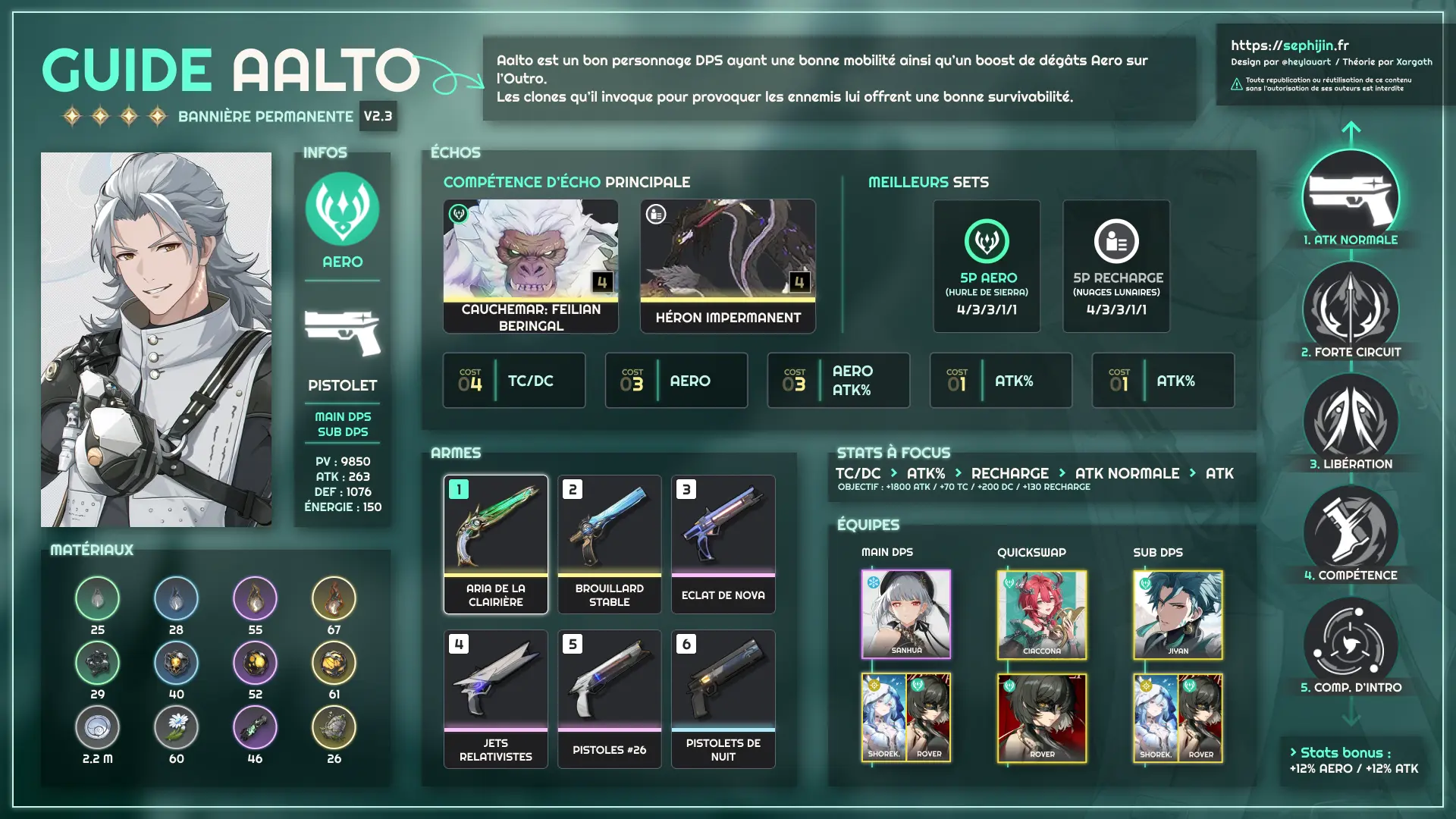Image resolution: width=1456 pixels, height=819 pixels.
Task: Choose the 5P Aero set tile
Action: [x=987, y=265]
